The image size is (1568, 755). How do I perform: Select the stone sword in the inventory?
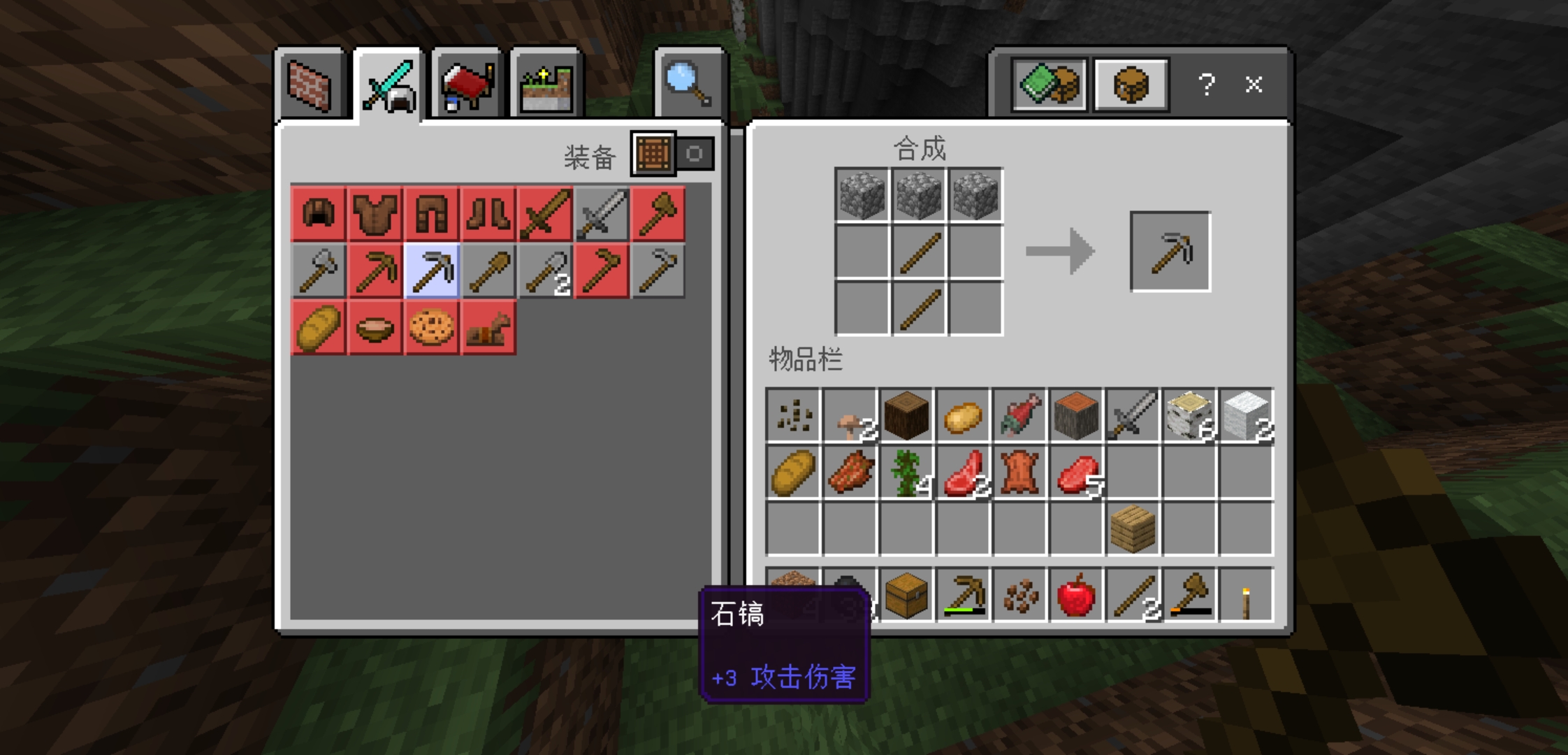click(x=1133, y=417)
